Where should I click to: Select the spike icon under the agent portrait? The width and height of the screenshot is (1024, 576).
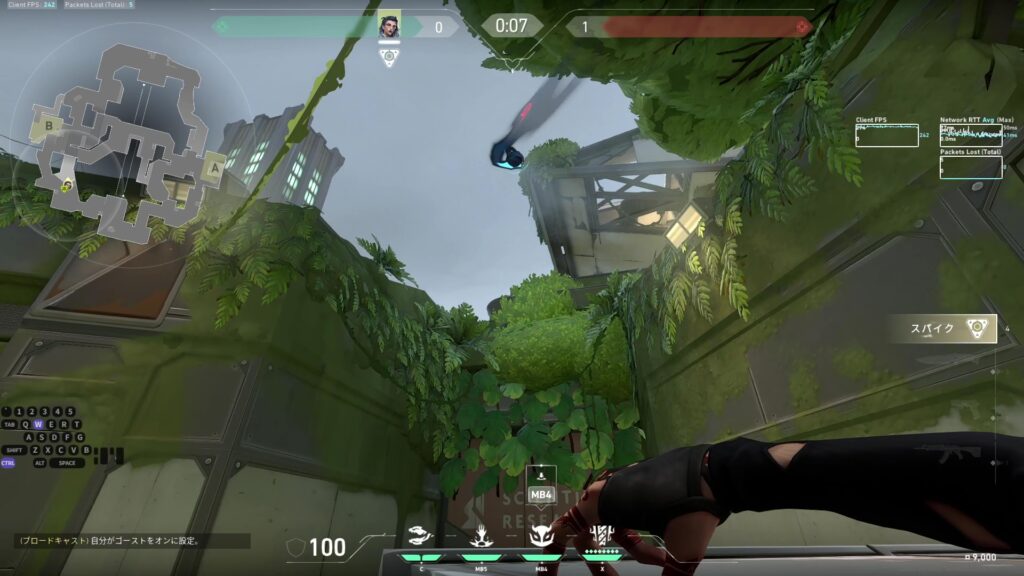389,57
